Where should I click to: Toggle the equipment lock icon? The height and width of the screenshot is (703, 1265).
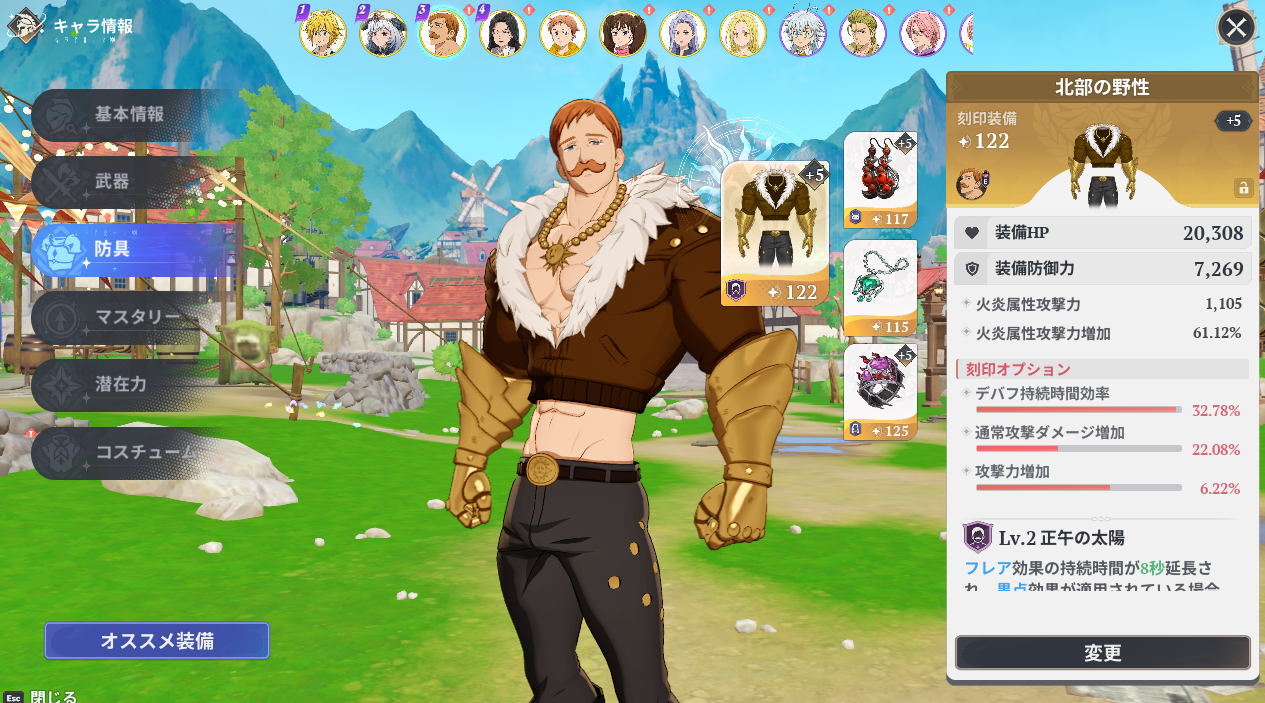pos(1243,187)
